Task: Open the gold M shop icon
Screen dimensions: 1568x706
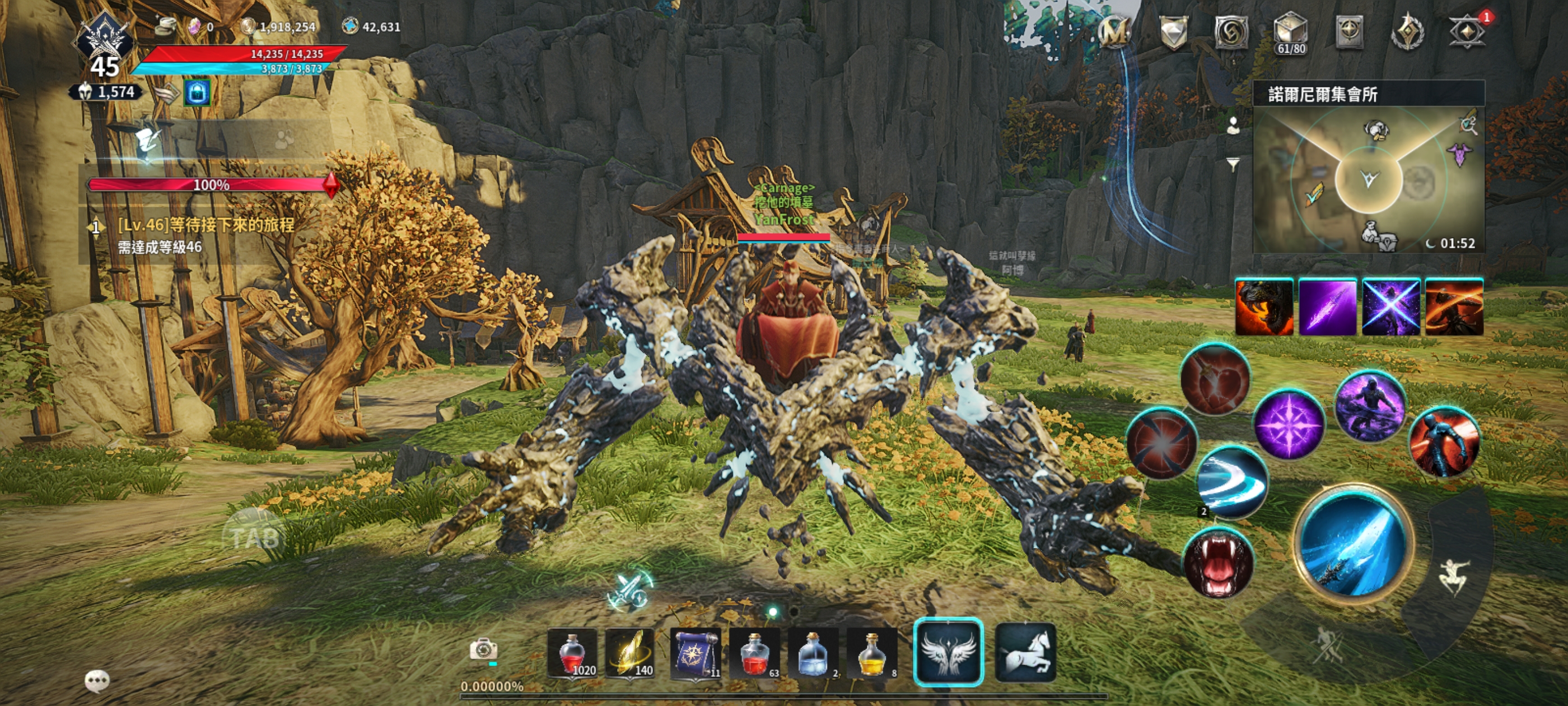Action: coord(1114,32)
